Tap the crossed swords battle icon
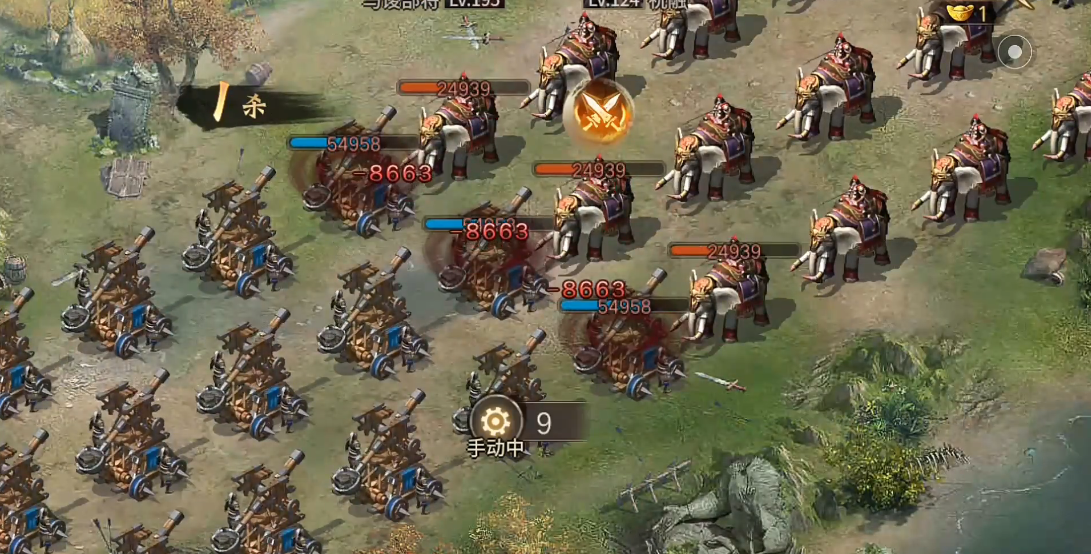This screenshot has height=554, width=1091. [x=598, y=111]
